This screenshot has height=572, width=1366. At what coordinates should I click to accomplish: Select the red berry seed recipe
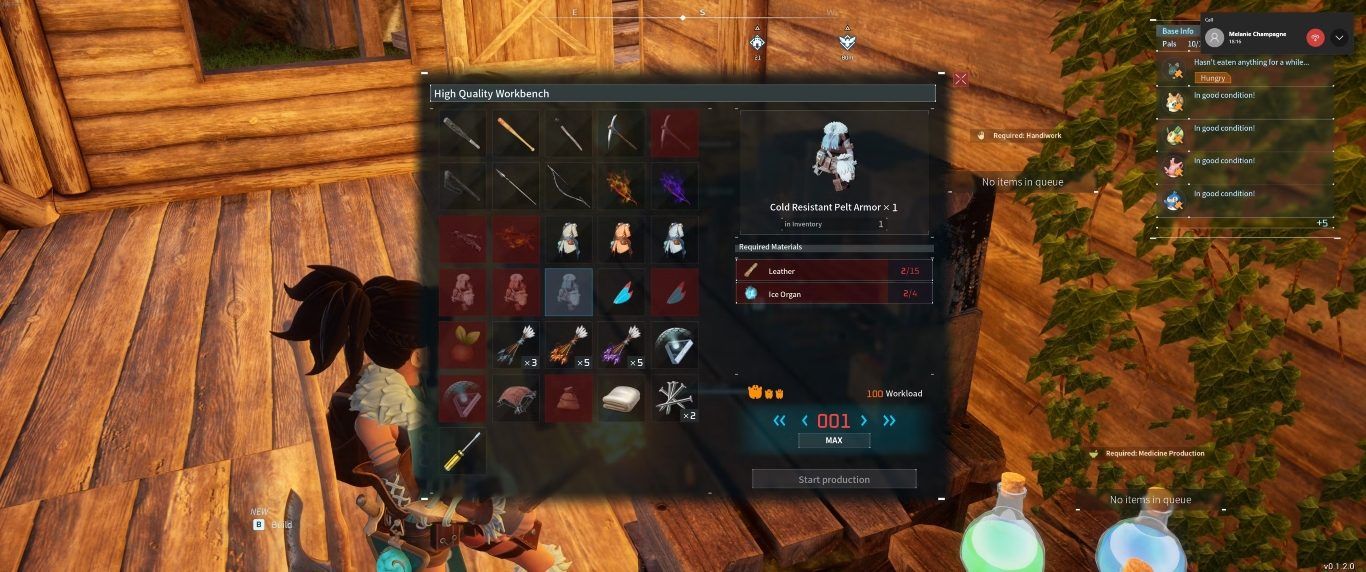pos(463,345)
